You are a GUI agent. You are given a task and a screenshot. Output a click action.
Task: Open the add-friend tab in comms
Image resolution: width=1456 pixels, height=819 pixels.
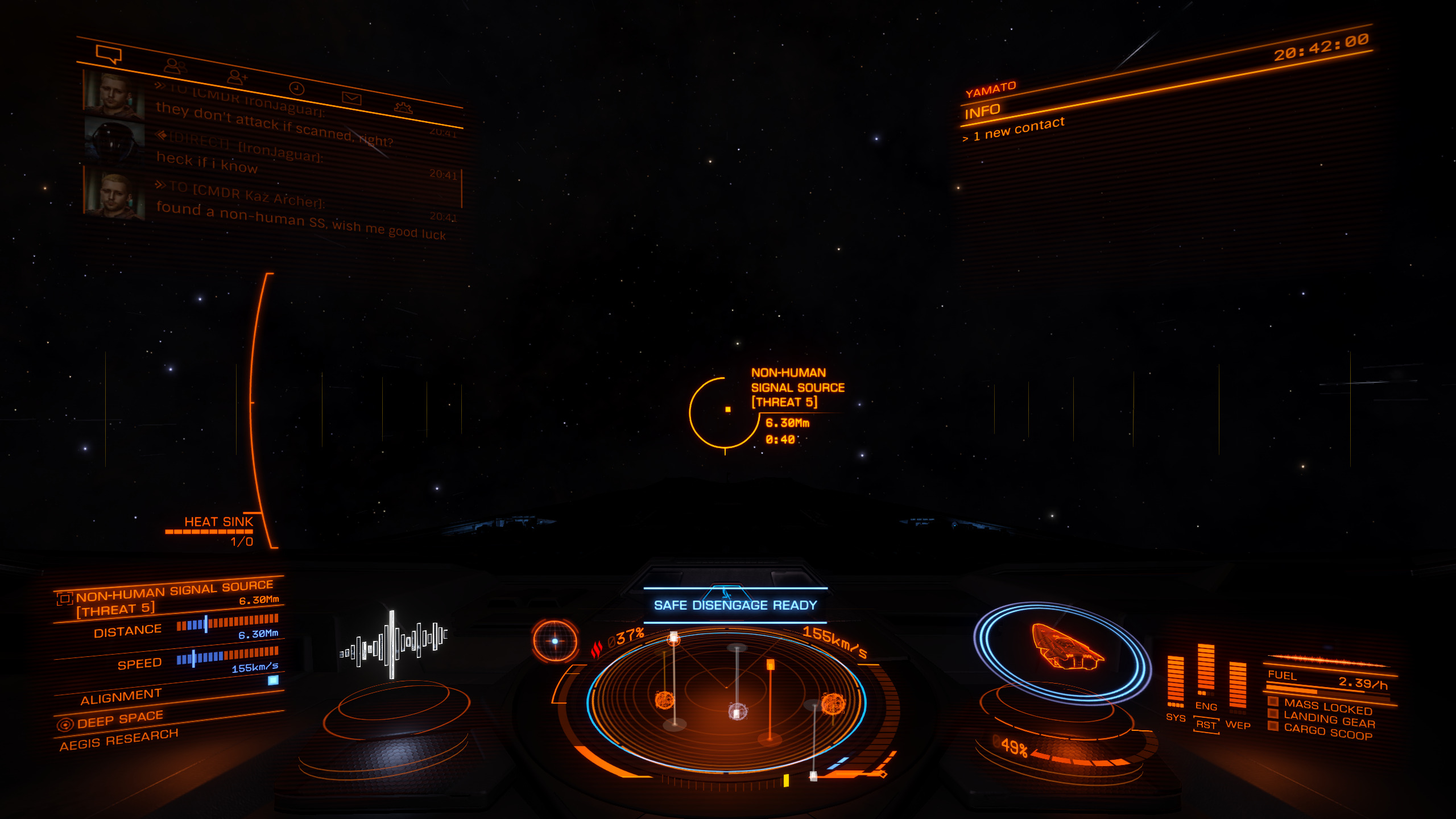[237, 77]
